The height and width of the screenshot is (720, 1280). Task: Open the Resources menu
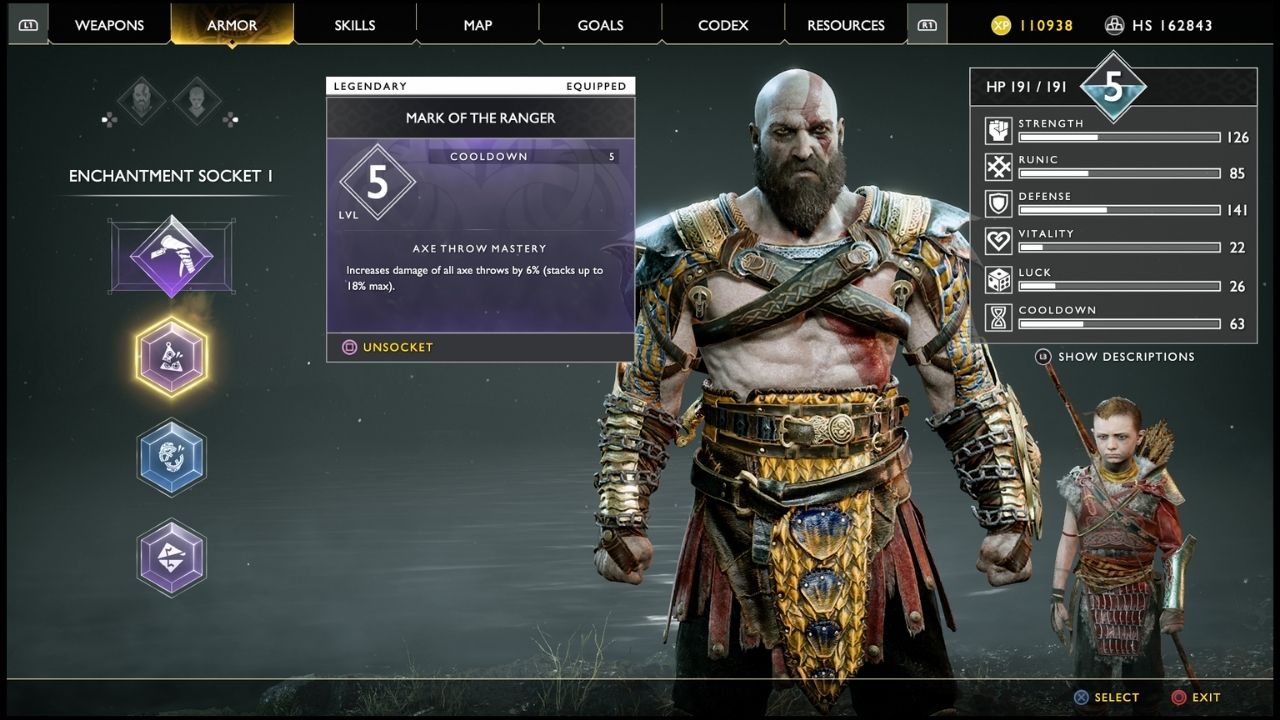[845, 25]
